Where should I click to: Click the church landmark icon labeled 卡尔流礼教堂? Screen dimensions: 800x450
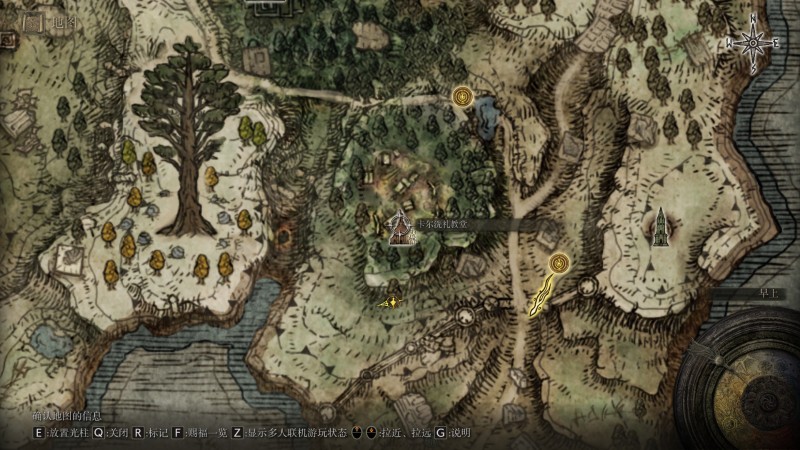pyautogui.click(x=400, y=229)
